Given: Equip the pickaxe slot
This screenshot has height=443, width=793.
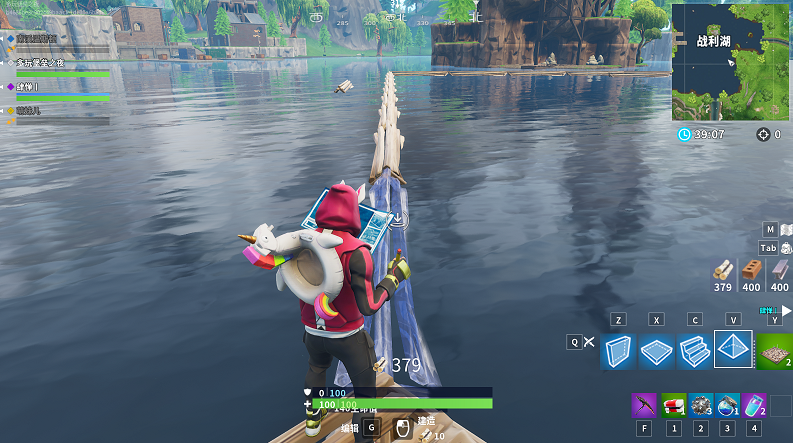Looking at the screenshot, I should pos(643,405).
